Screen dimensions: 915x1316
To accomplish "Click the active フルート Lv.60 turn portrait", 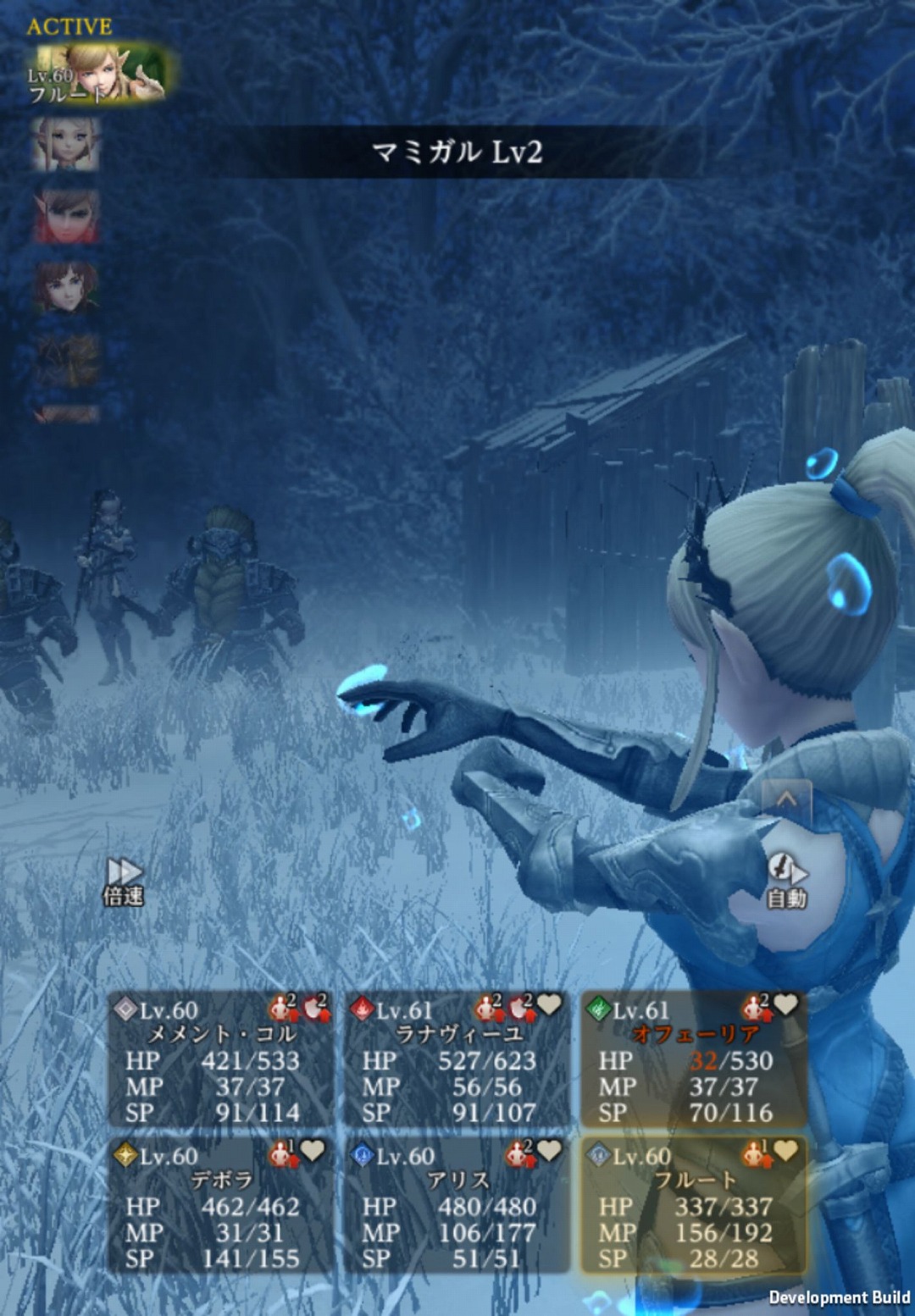I will click(x=99, y=74).
